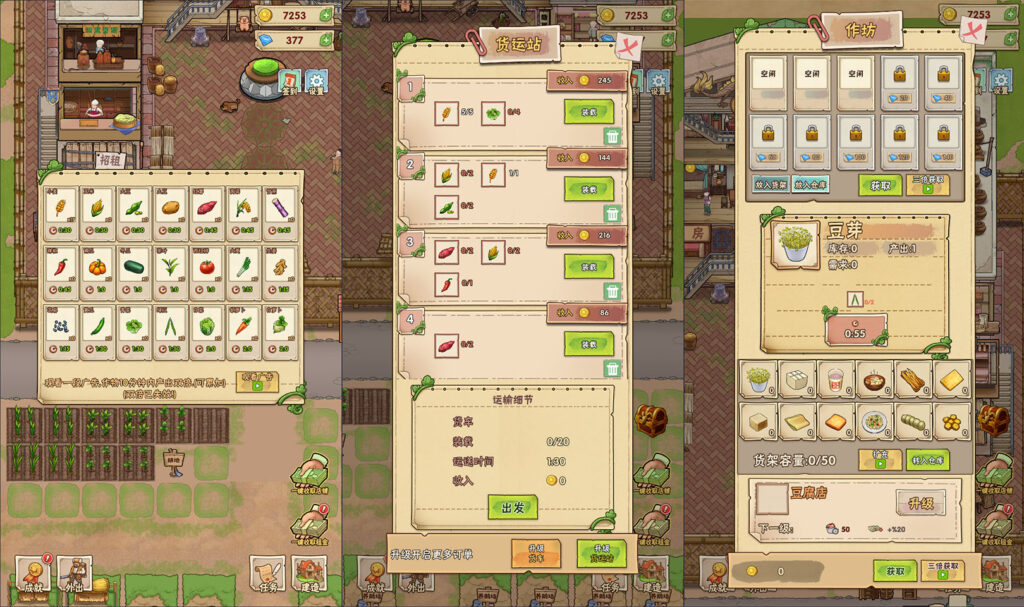Open the 任务 quest menu
The image size is (1024, 607).
(x=267, y=574)
